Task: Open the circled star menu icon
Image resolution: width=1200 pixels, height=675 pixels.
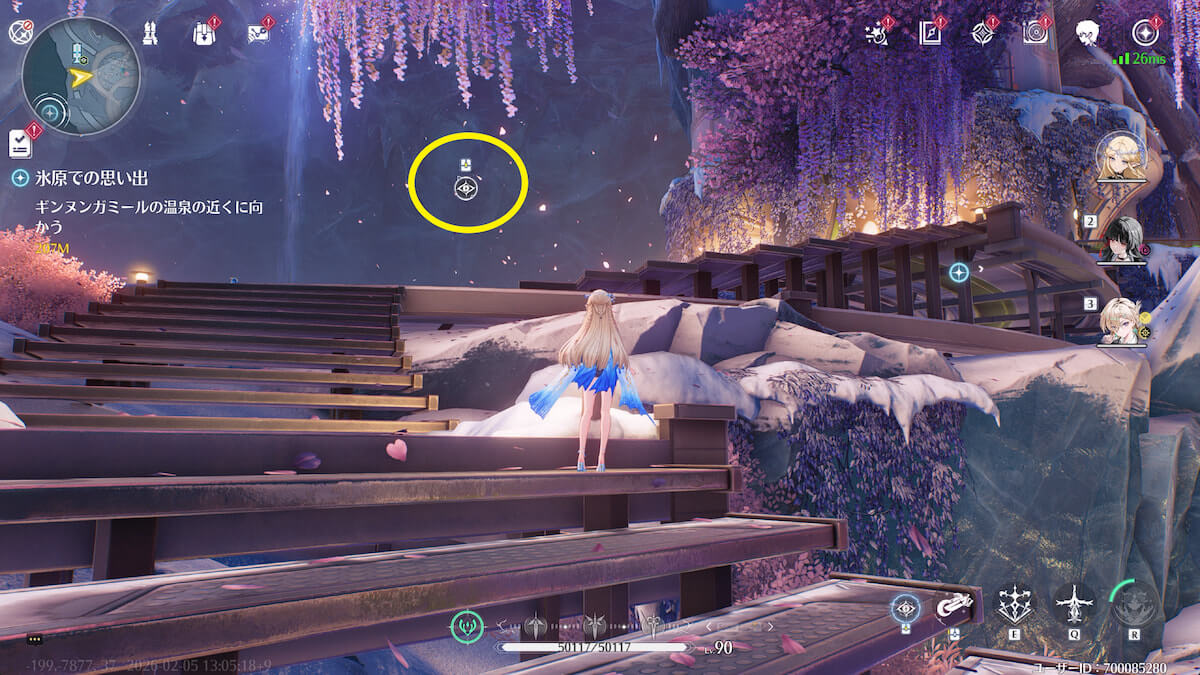Action: [x=1145, y=33]
